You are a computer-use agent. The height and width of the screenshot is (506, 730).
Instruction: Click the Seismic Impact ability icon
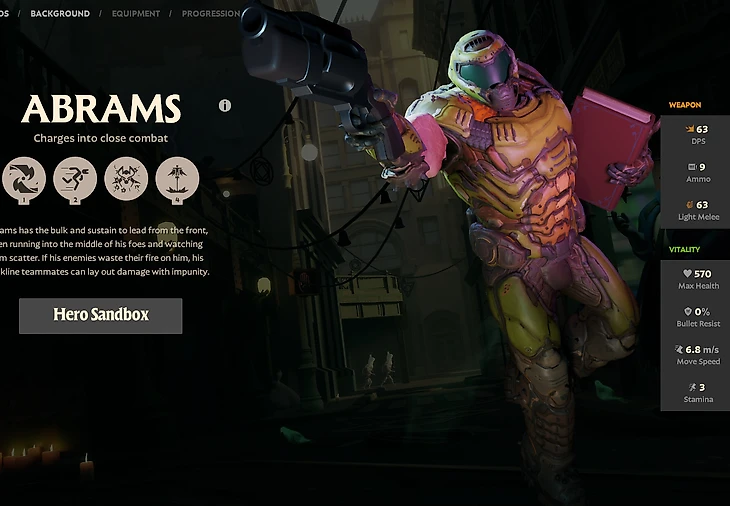177,179
